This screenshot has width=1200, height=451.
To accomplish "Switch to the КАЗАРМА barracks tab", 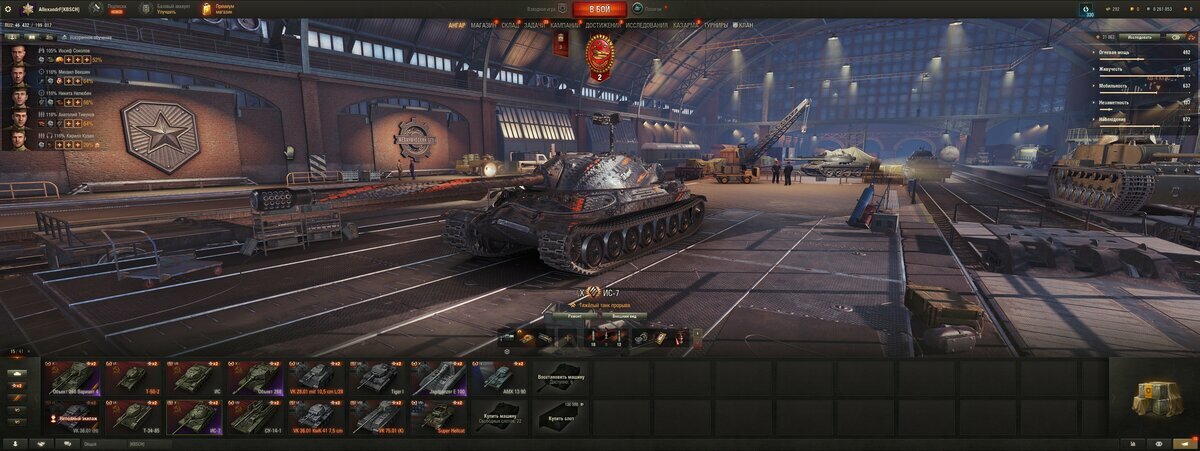I will pyautogui.click(x=684, y=24).
